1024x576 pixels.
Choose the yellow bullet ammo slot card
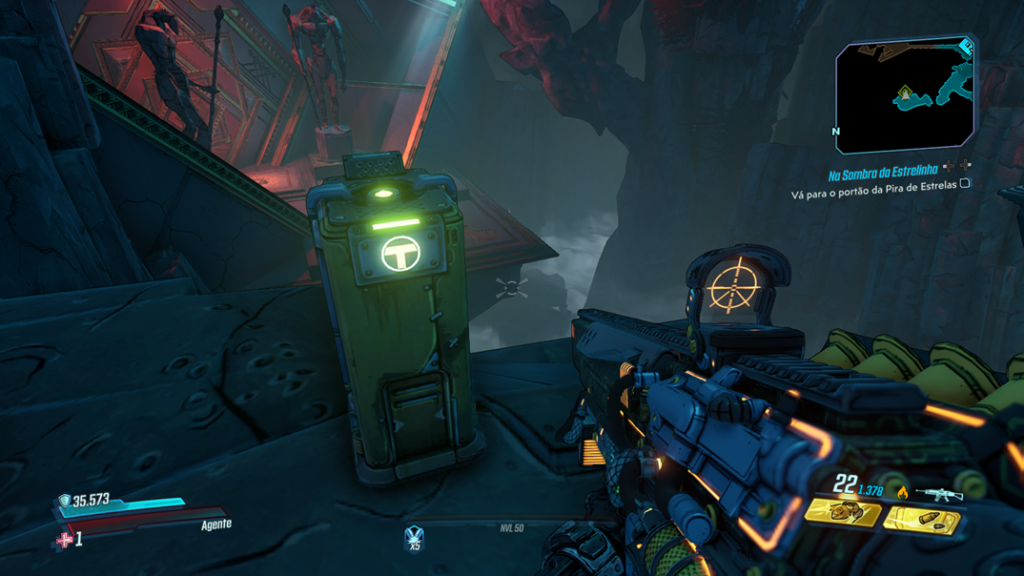click(x=922, y=519)
